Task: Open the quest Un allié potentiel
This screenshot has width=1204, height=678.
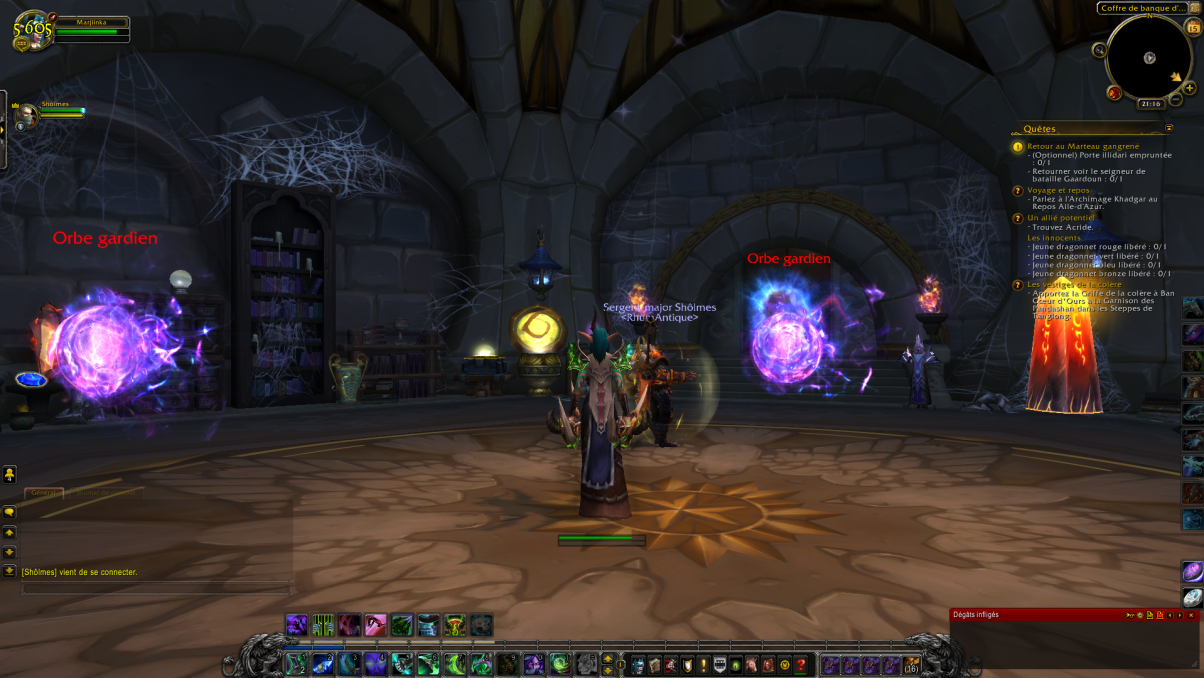Action: 1060,217
